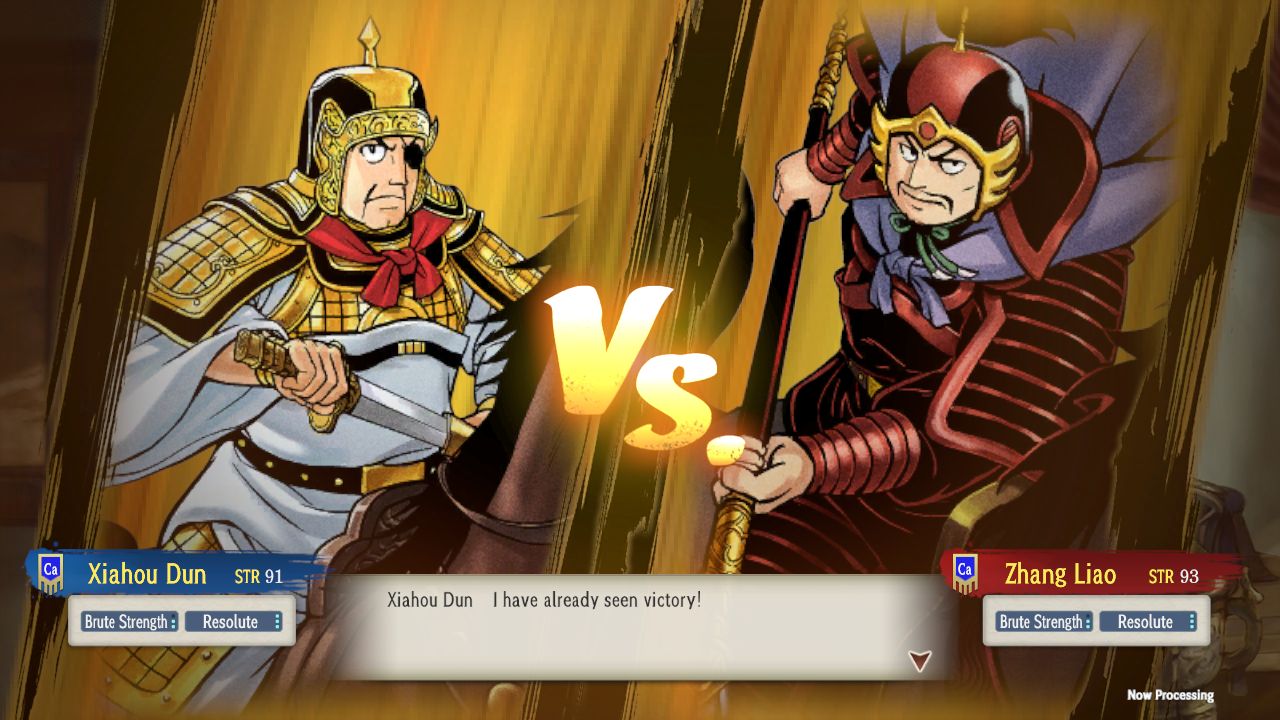
Task: Click the victory line spoken by Xiahou Dun
Action: pyautogui.click(x=600, y=600)
